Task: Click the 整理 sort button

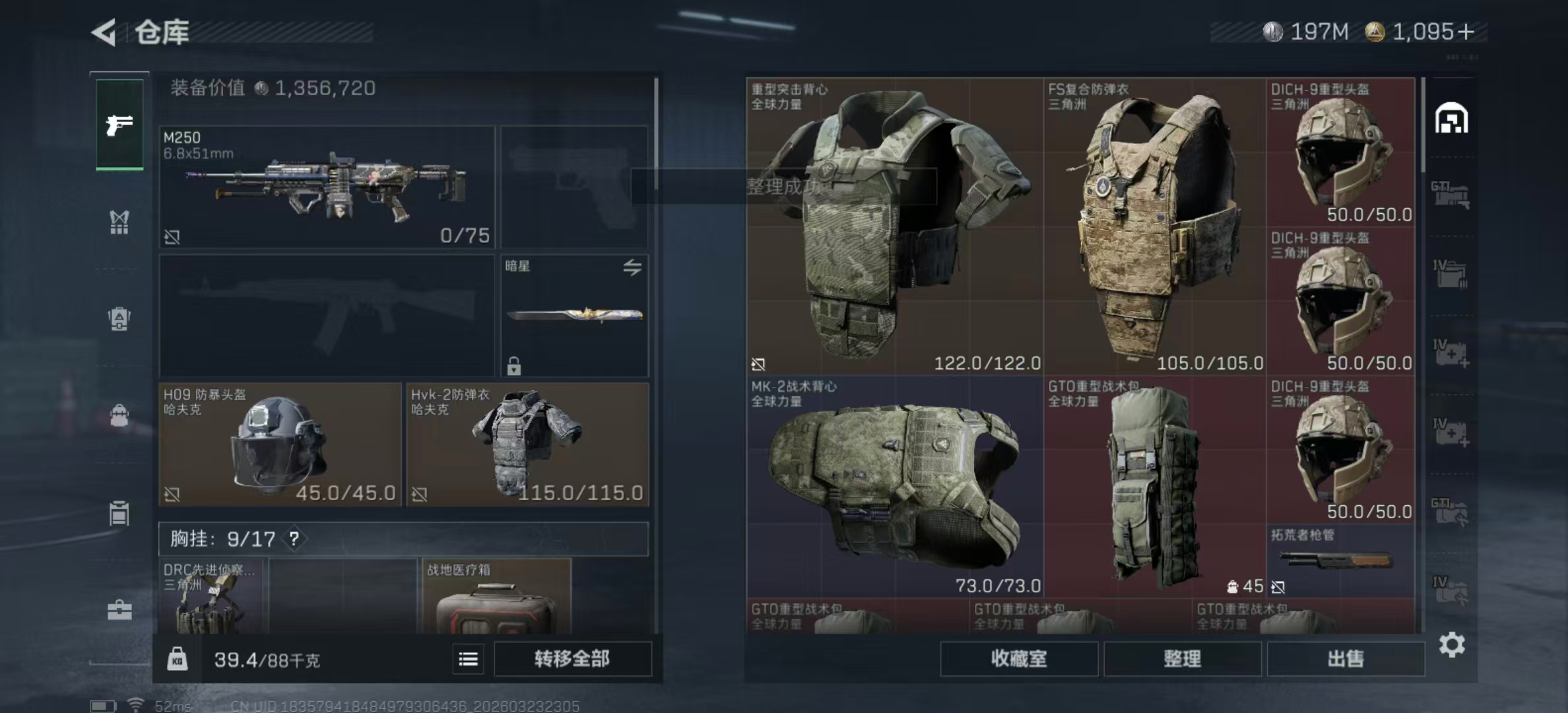Action: 1182,659
